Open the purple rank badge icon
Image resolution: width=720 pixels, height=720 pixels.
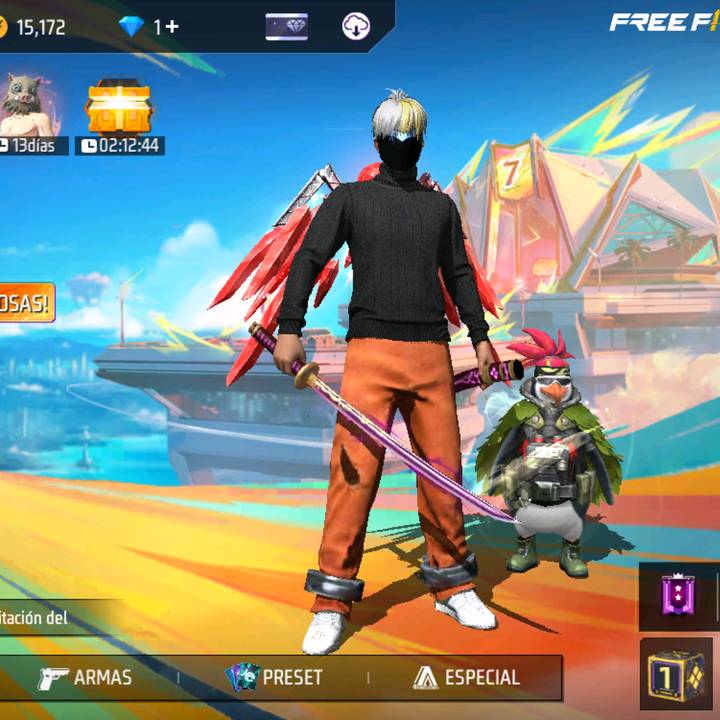(678, 597)
